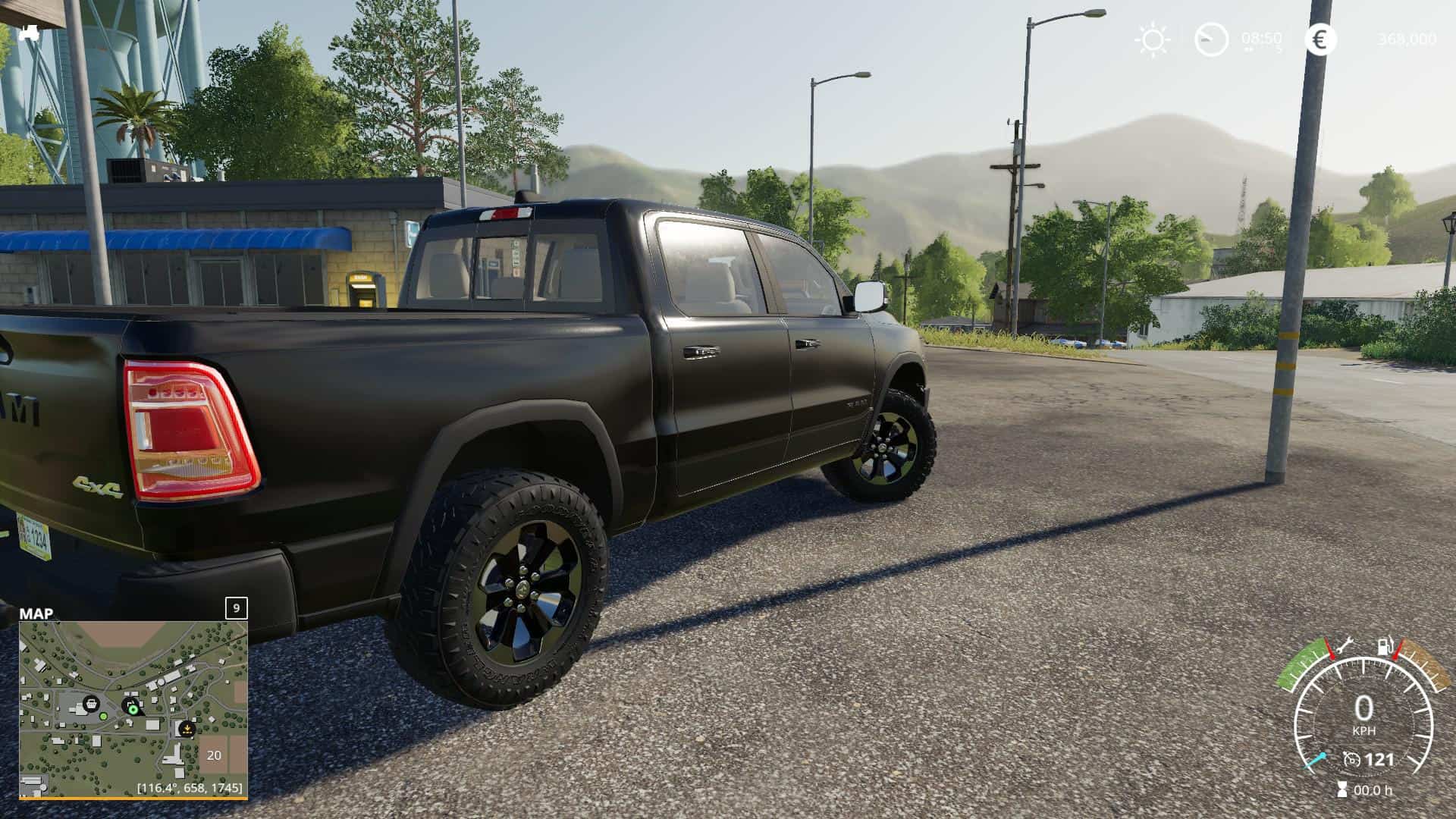Click the sunny weather icon

[x=1152, y=39]
